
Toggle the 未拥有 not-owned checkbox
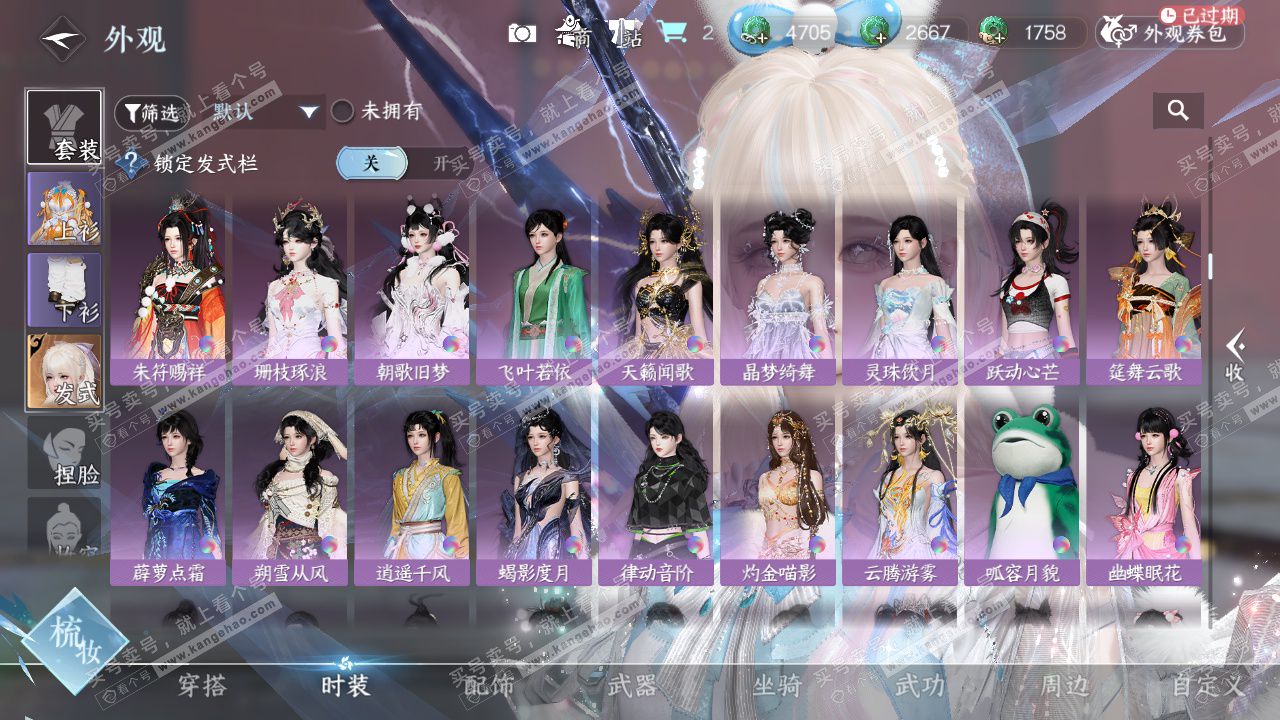click(343, 112)
